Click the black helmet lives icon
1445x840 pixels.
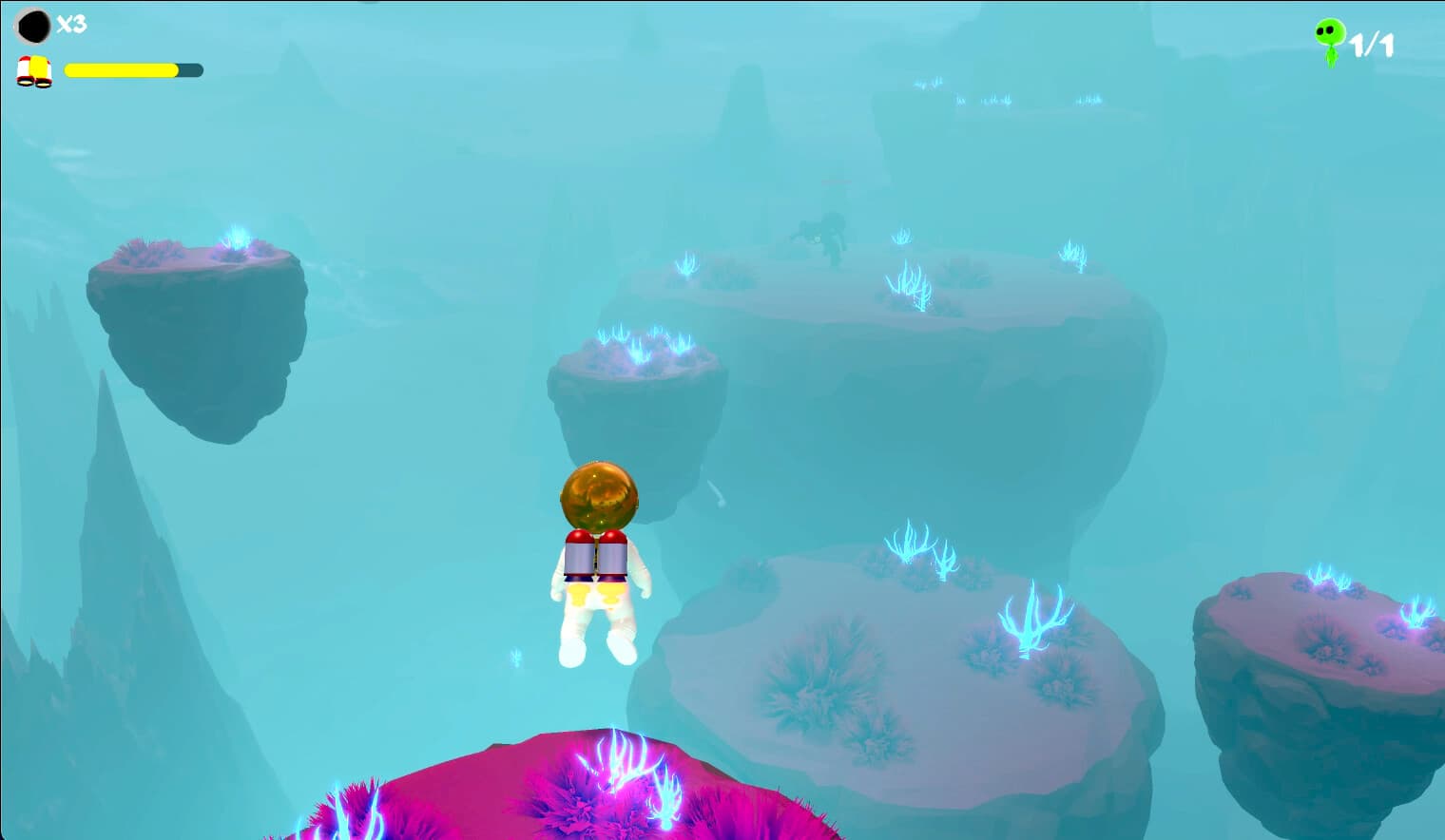coord(34,25)
